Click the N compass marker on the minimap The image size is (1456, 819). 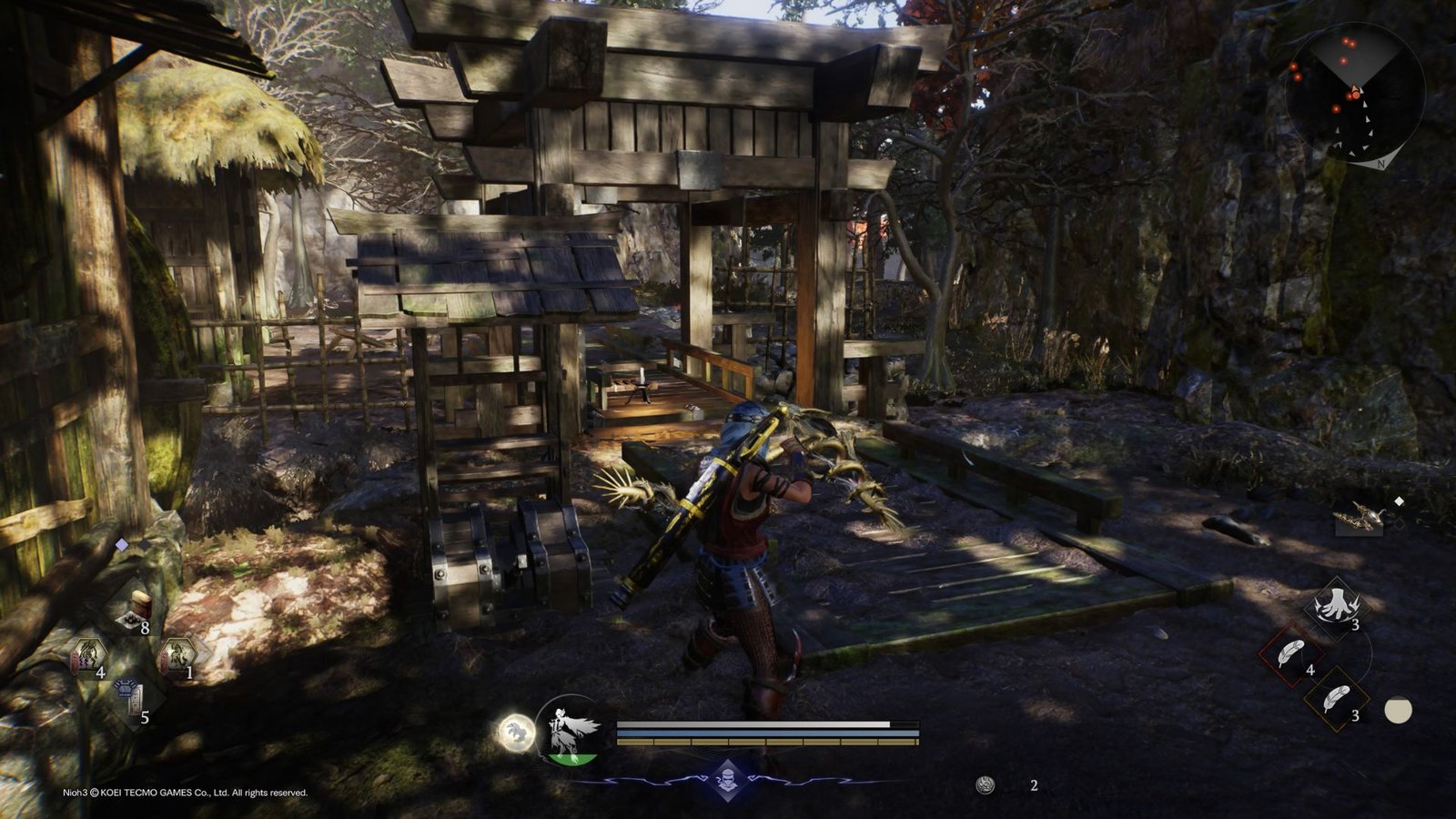(1381, 165)
